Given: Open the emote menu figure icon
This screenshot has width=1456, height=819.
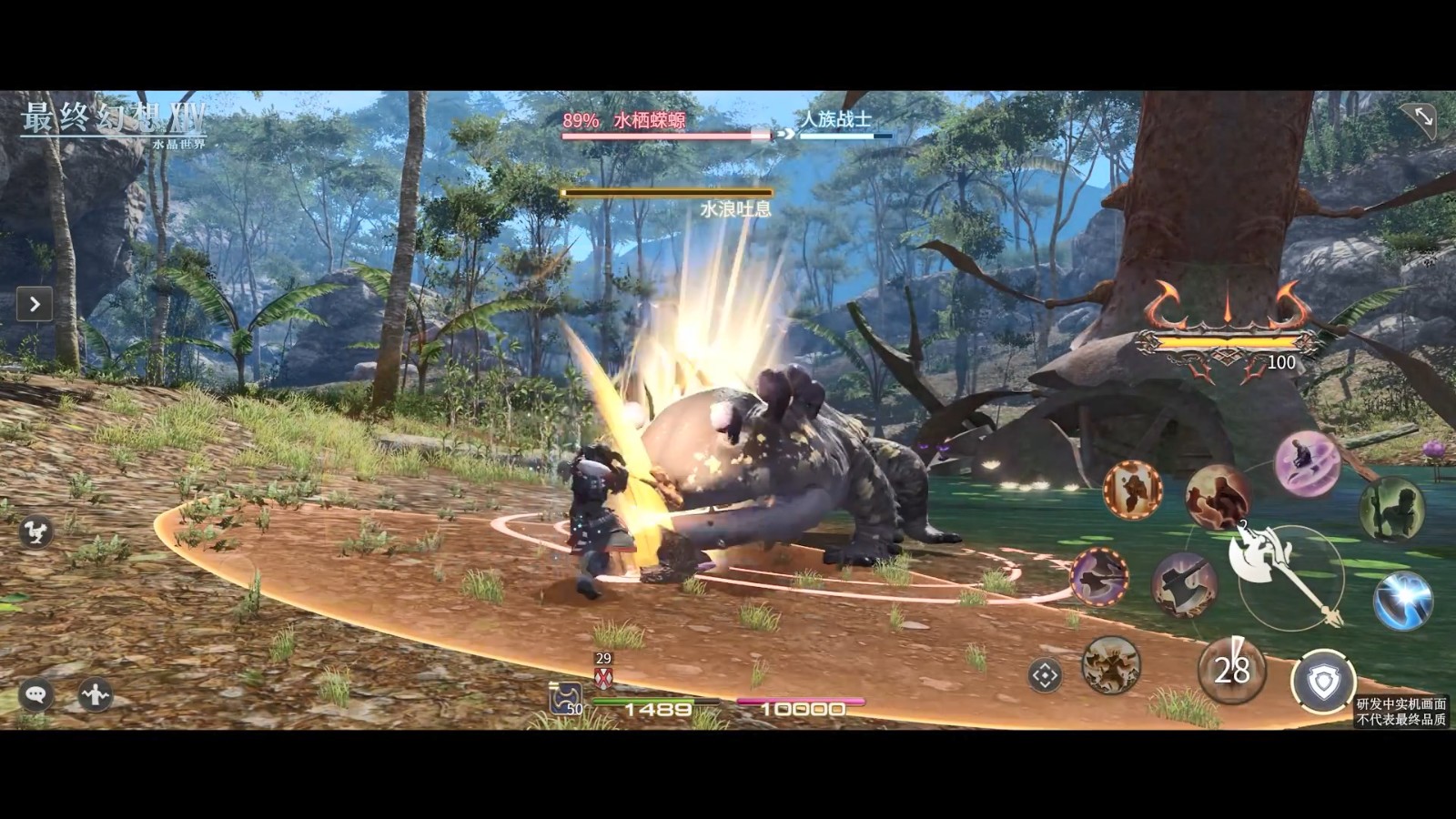Looking at the screenshot, I should click(x=95, y=695).
